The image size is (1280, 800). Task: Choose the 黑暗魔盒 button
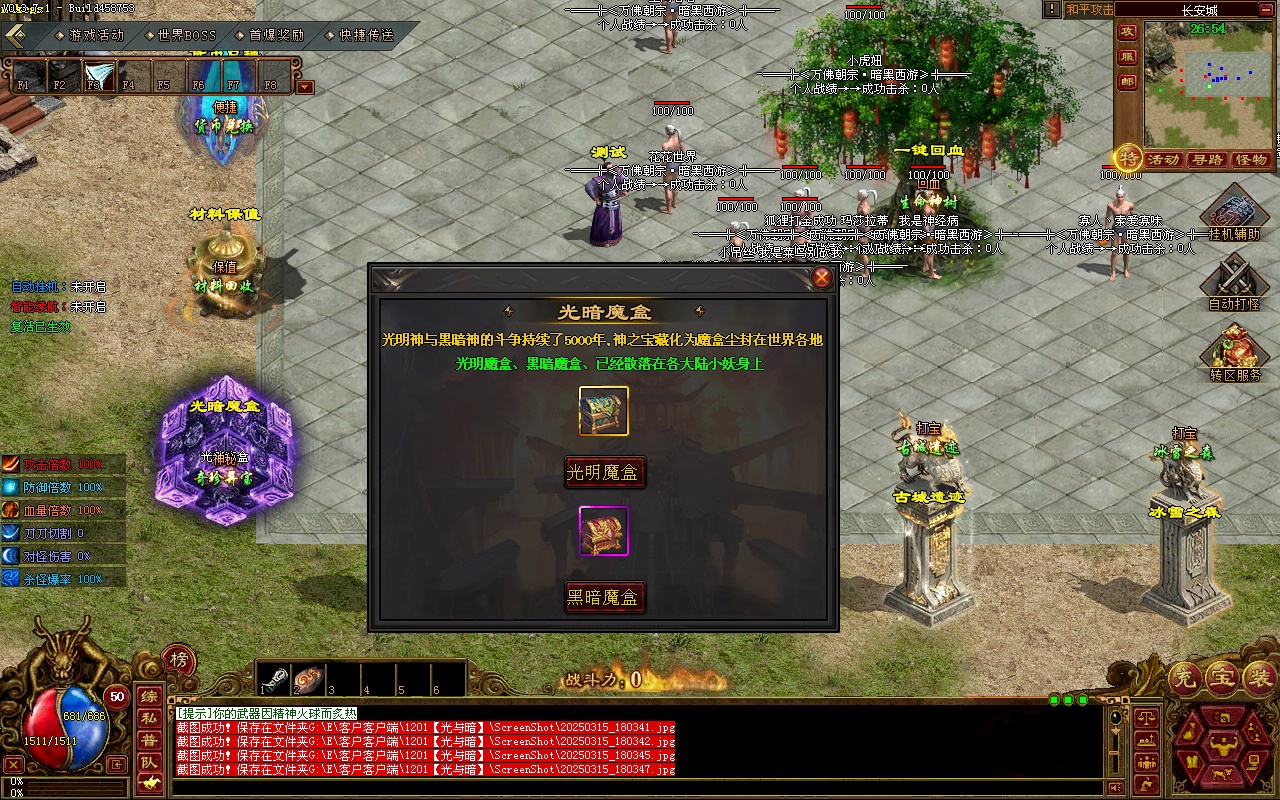point(605,598)
